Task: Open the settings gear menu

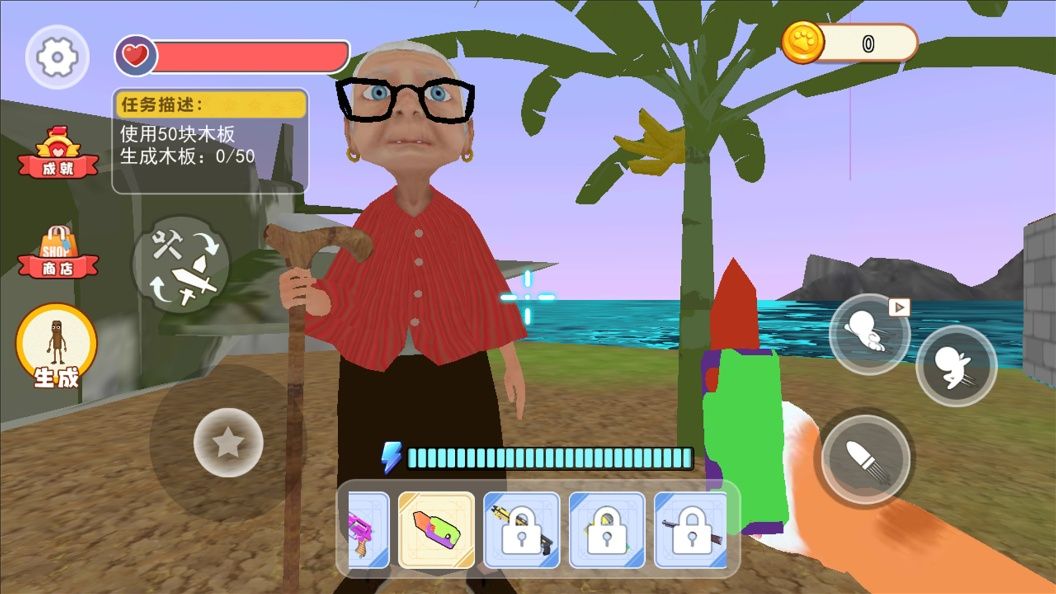Action: point(57,57)
